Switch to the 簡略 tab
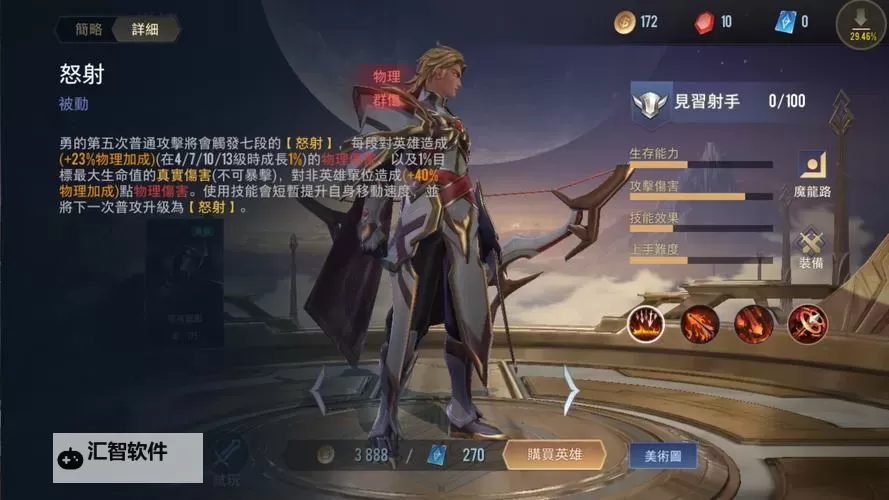The width and height of the screenshot is (889, 500). click(x=89, y=29)
